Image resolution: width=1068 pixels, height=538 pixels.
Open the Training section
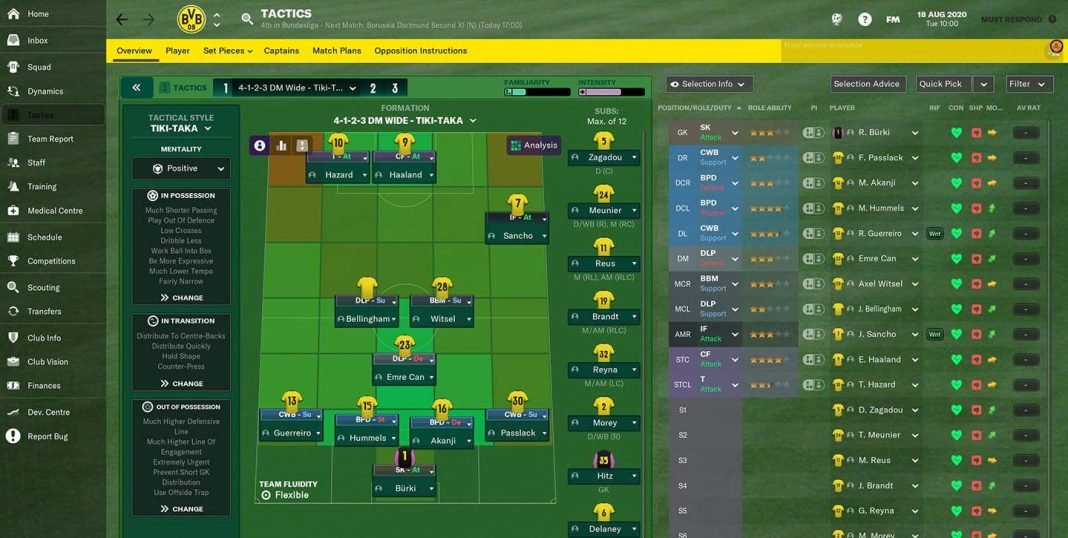pyautogui.click(x=41, y=187)
